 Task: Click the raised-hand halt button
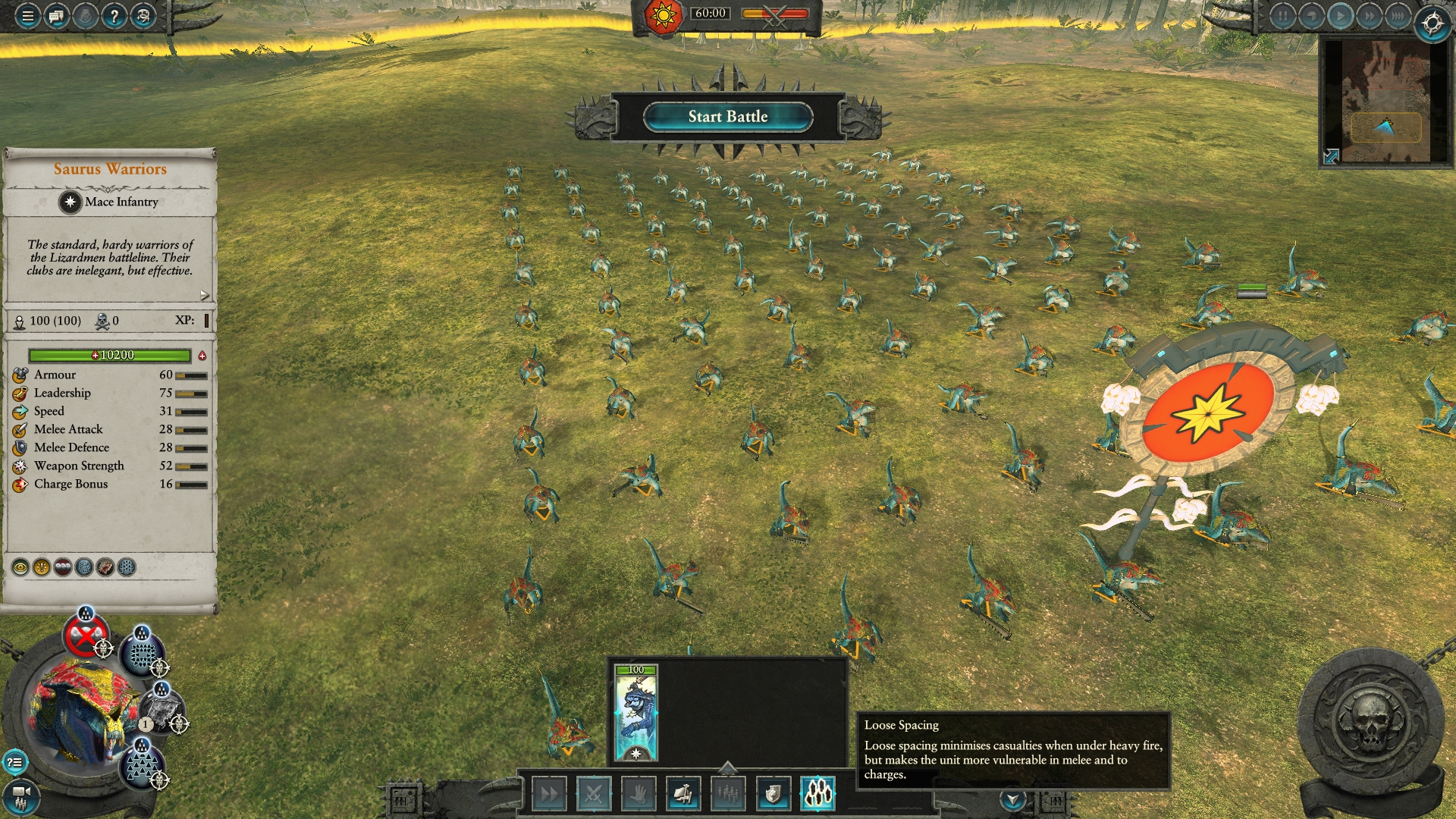tap(639, 794)
